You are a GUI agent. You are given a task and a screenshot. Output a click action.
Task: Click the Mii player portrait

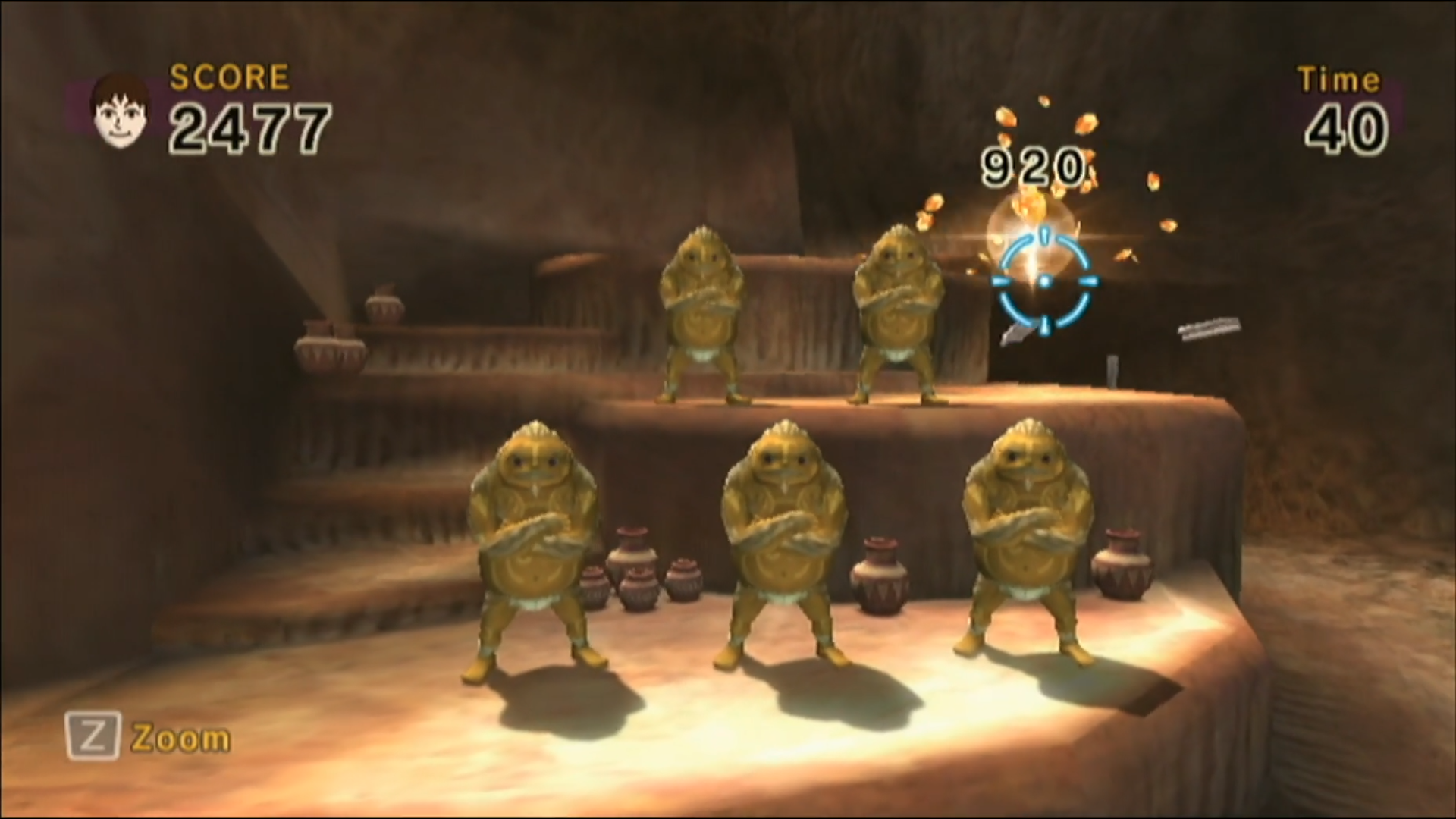coord(120,111)
